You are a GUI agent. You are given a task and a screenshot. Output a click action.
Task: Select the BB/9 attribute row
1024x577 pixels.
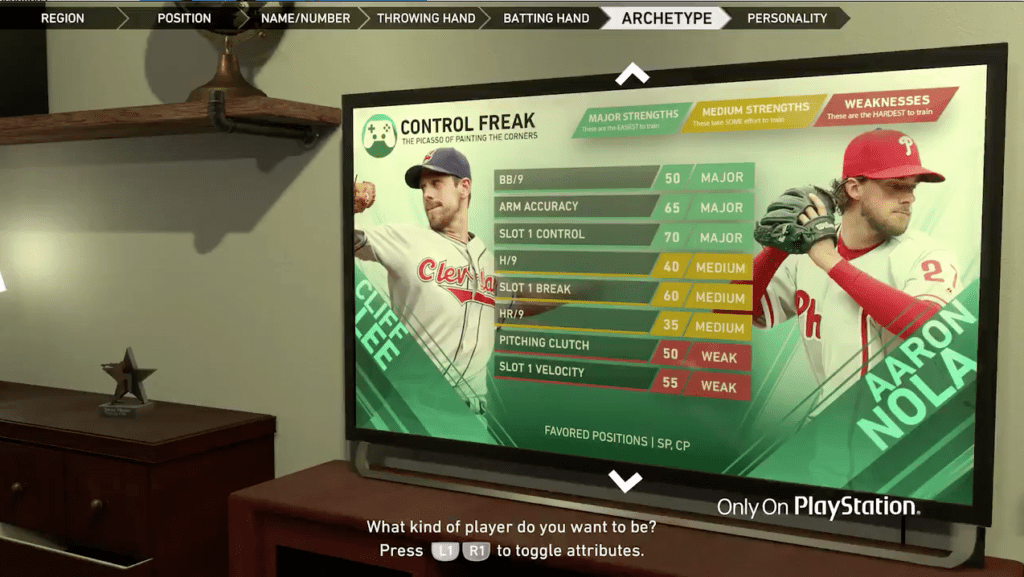point(622,178)
